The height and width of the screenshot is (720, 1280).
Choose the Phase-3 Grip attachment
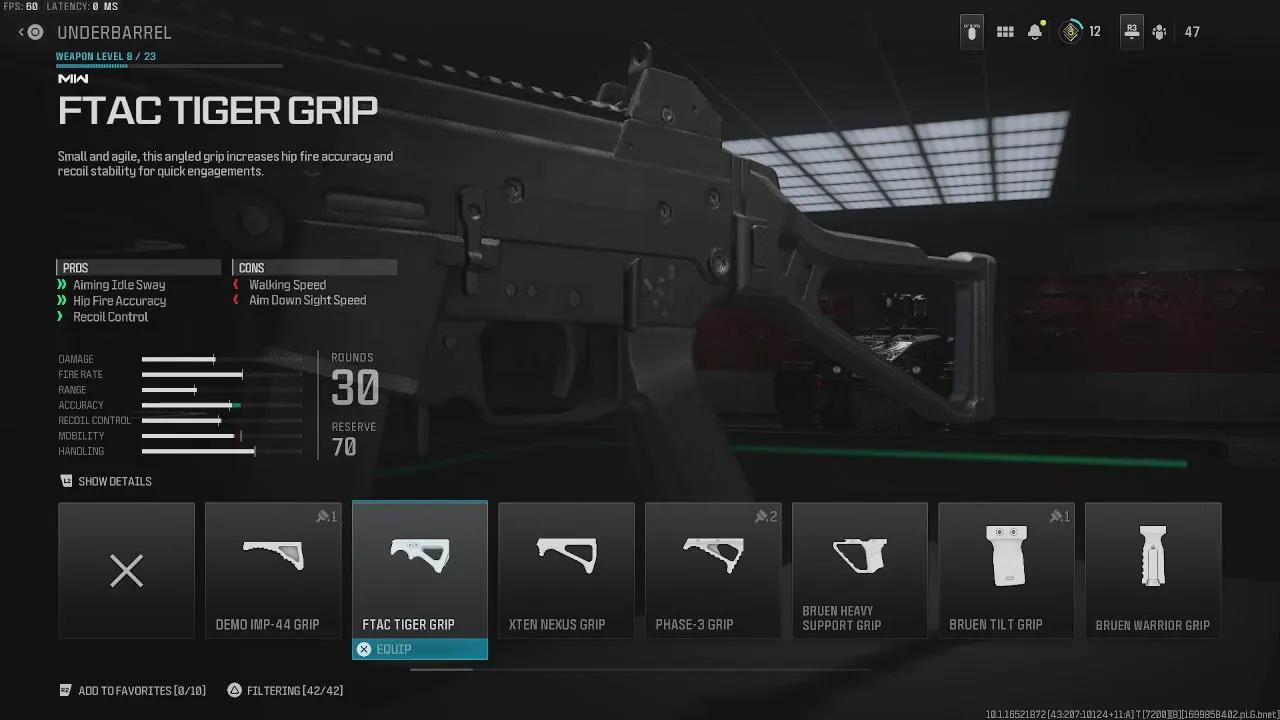pyautogui.click(x=713, y=571)
